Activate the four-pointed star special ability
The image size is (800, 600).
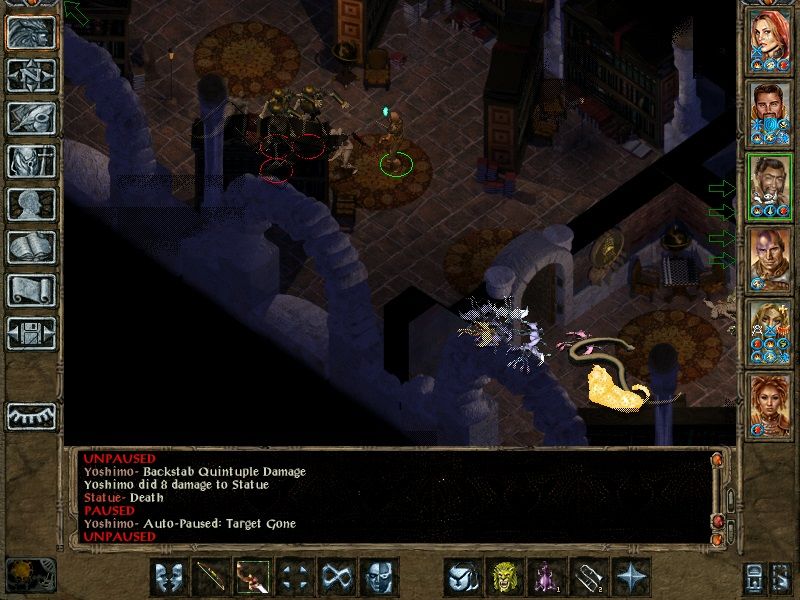click(x=631, y=577)
